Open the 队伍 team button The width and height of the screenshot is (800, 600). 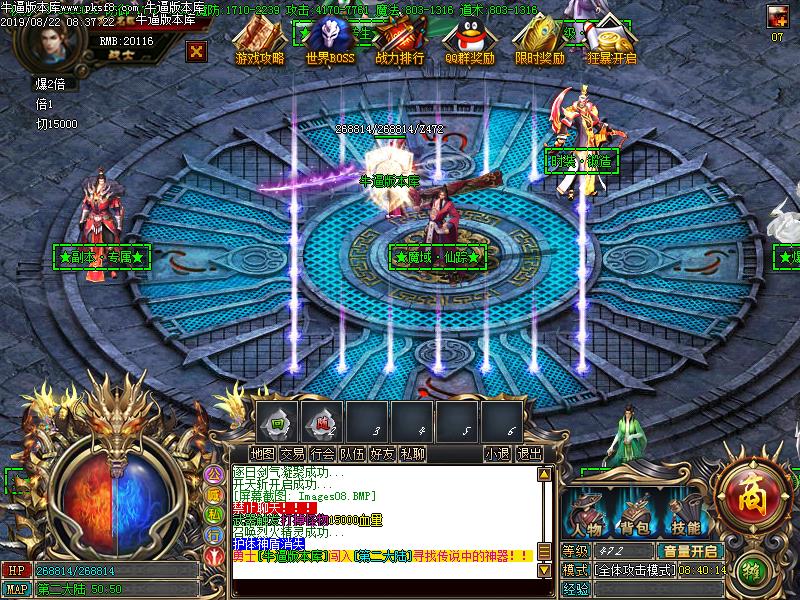coord(352,453)
